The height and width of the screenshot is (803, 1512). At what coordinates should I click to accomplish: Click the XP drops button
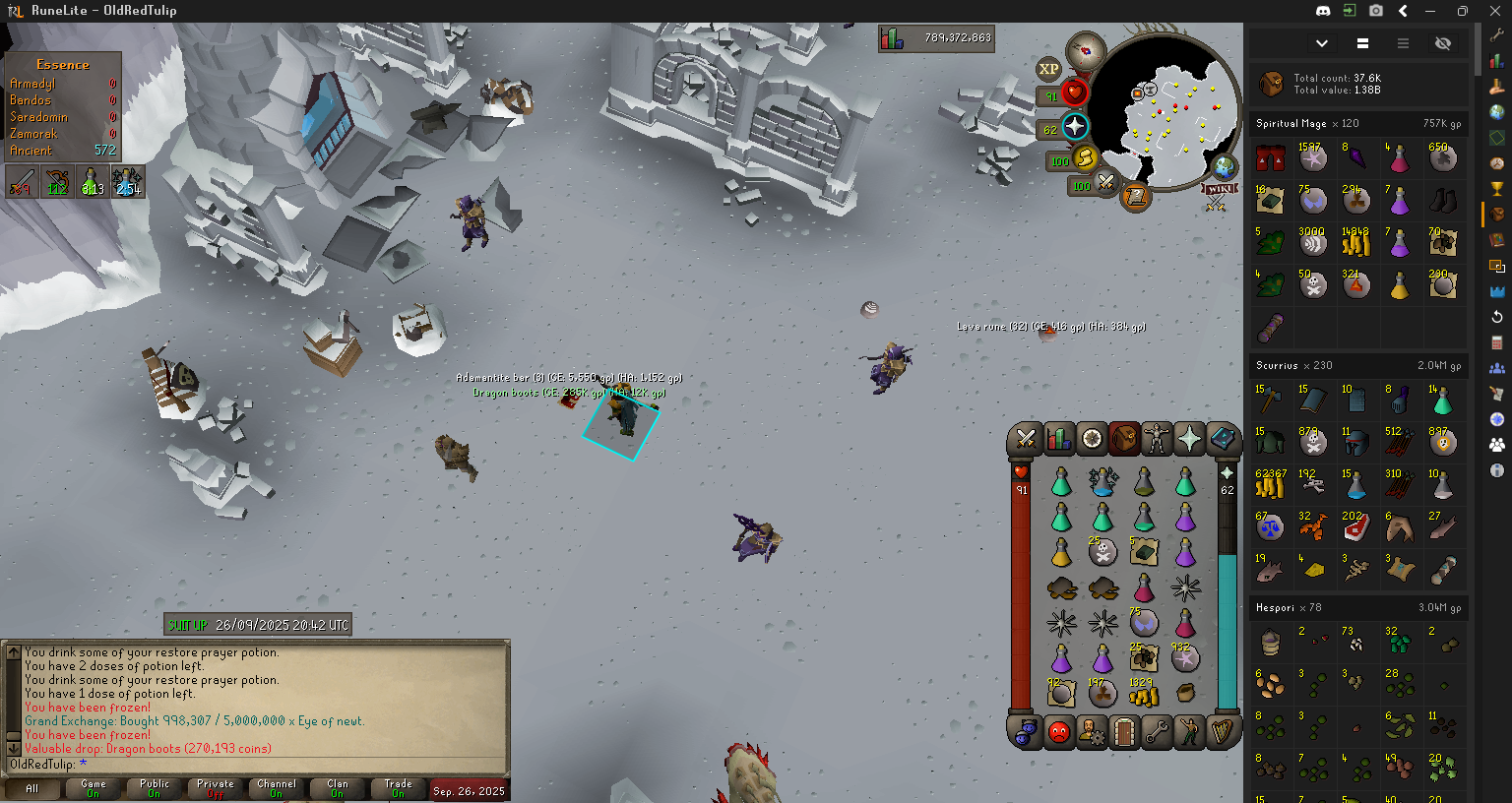point(1048,69)
